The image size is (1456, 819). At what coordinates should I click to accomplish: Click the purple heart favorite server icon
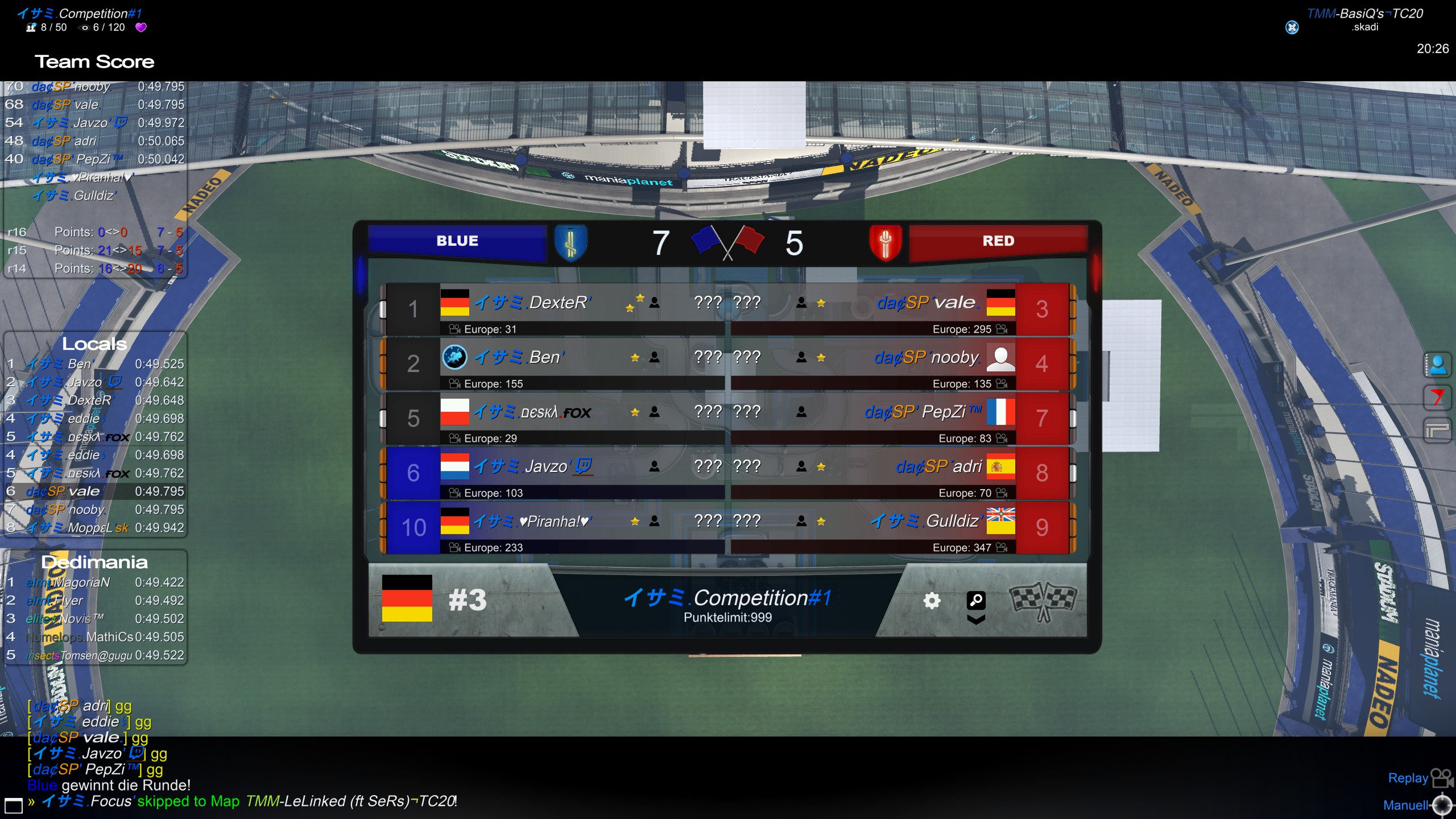(x=141, y=27)
